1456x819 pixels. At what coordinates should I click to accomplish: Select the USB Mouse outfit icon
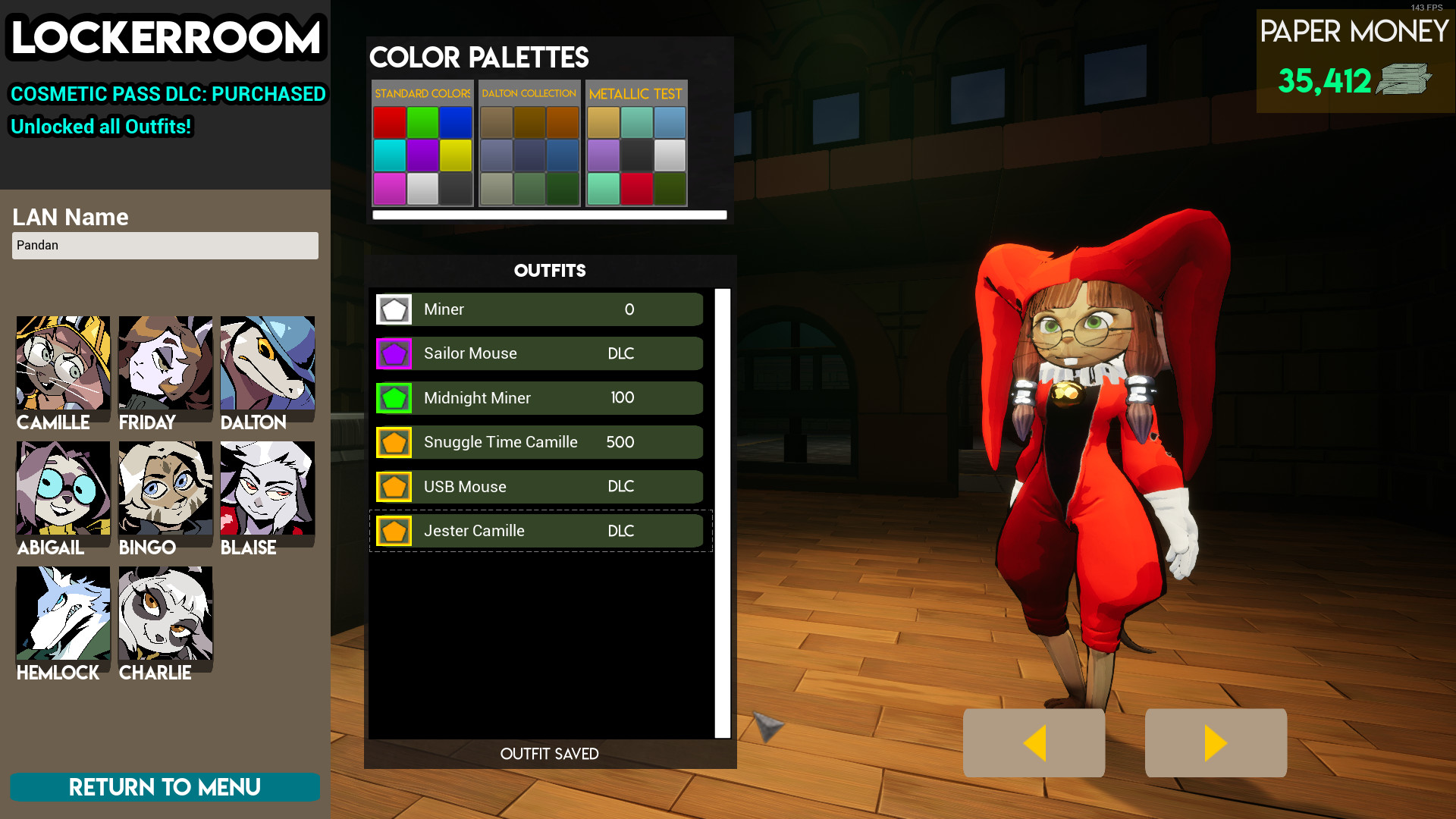tap(394, 486)
